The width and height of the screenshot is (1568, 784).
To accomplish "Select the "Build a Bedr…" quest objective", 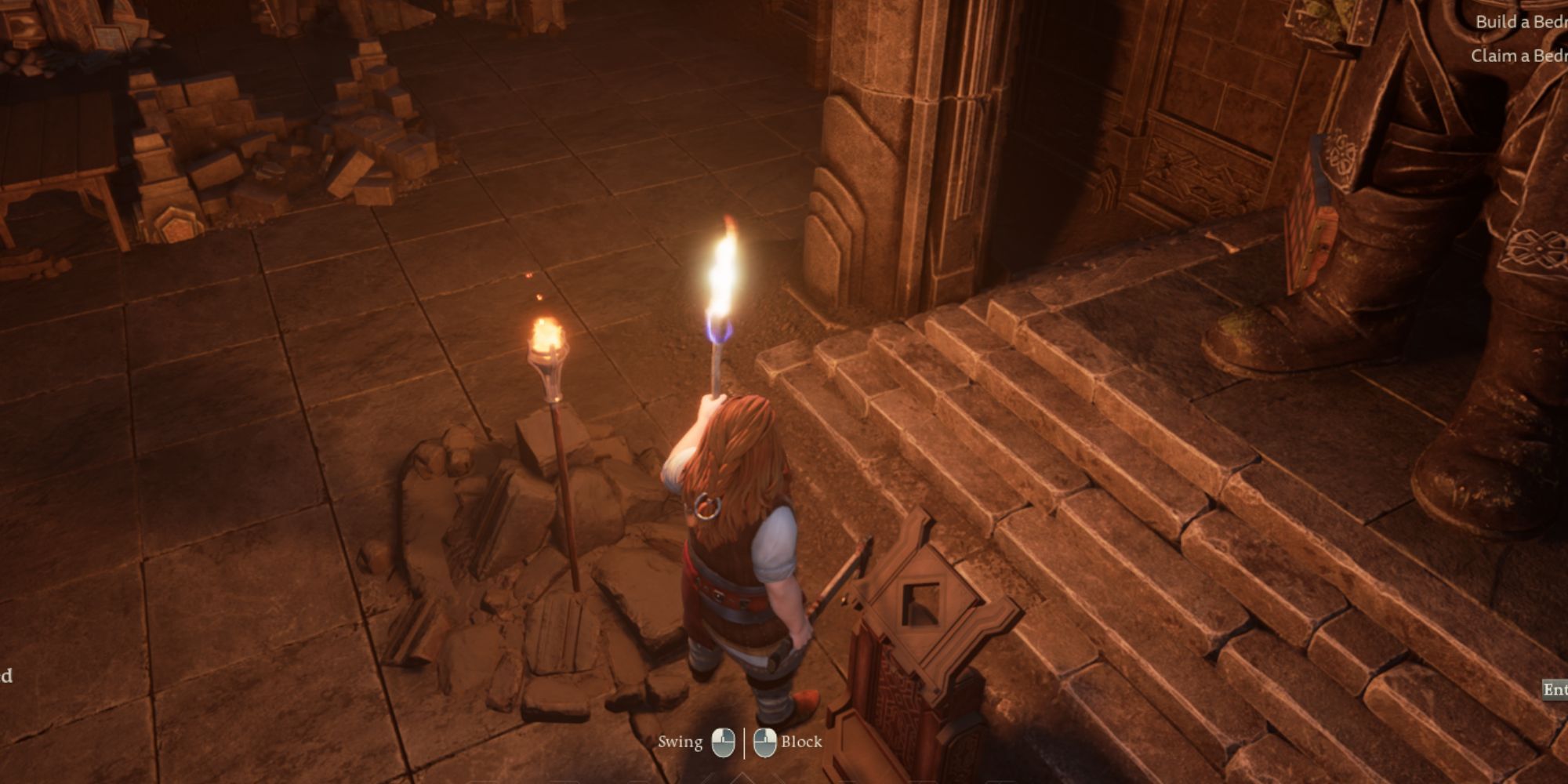I will 1521,22.
